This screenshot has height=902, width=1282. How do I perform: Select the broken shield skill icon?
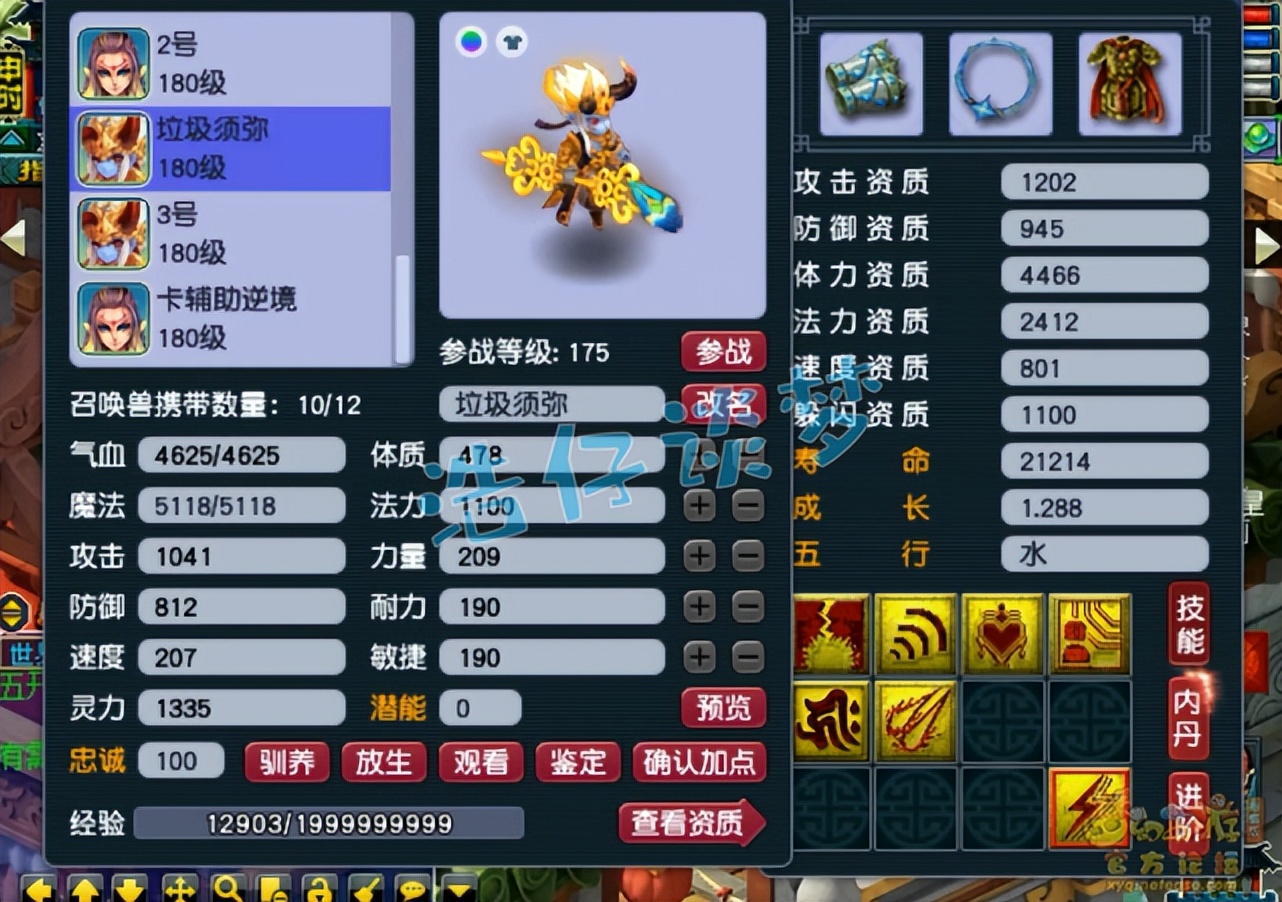833,630
